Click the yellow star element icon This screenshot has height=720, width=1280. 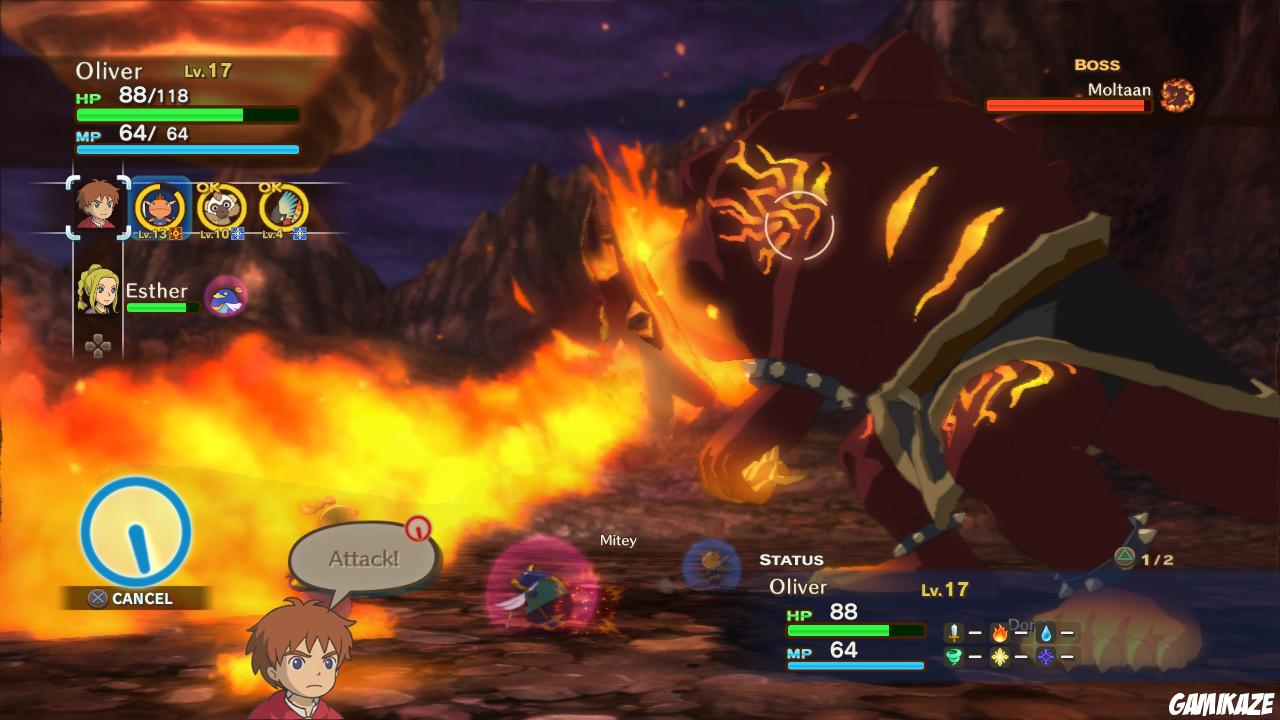(1000, 656)
